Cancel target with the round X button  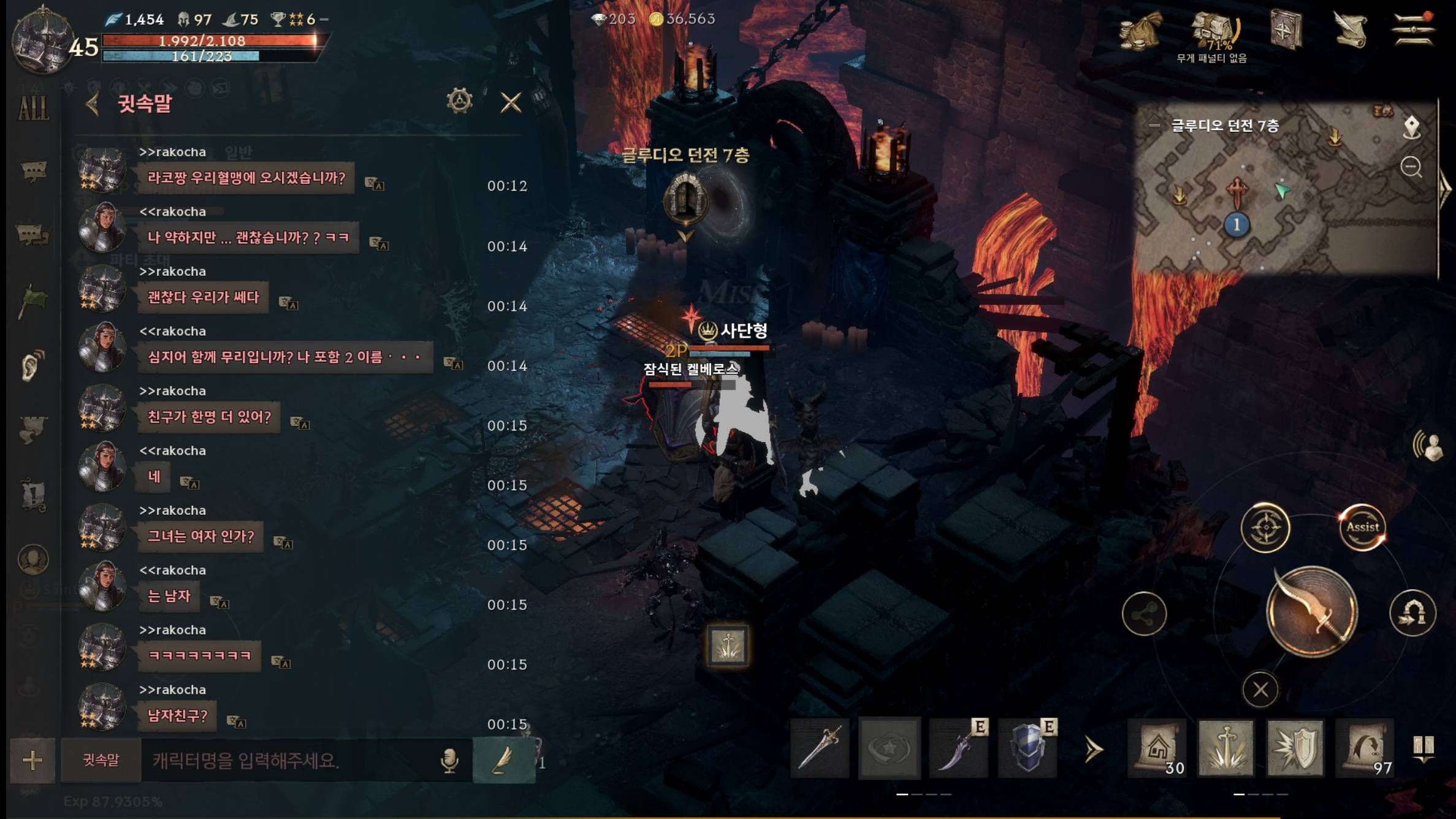tap(1260, 690)
